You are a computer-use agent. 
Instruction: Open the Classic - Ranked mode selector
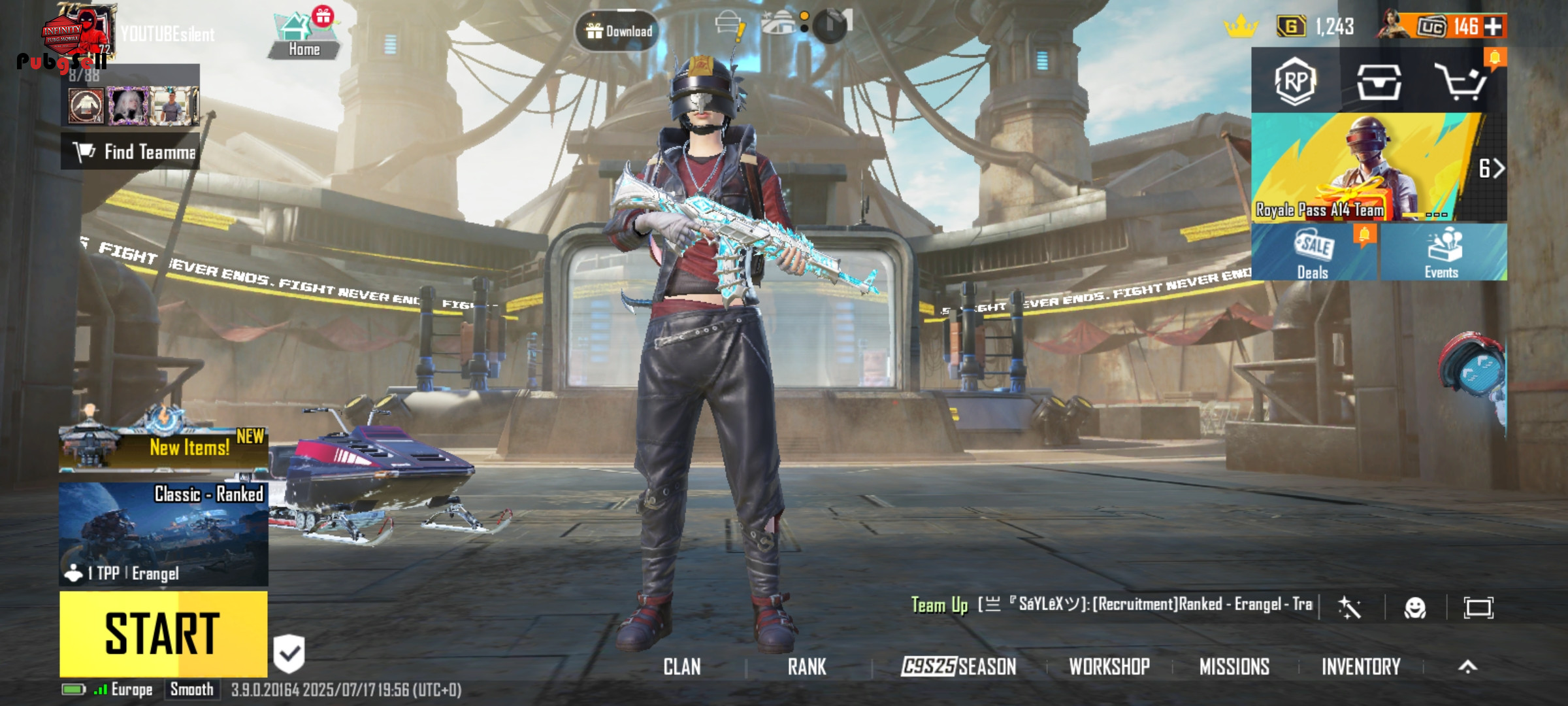(163, 533)
